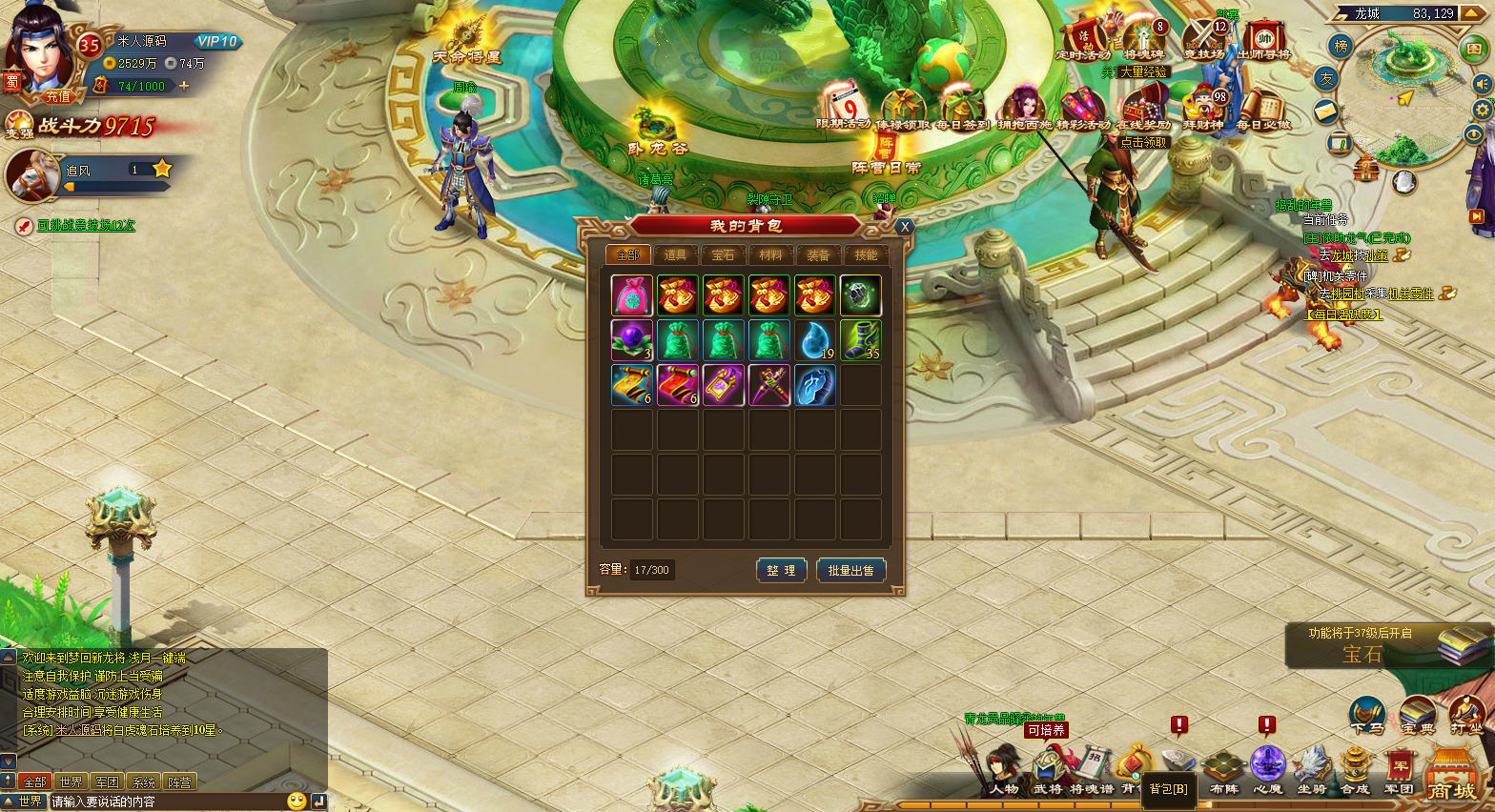The image size is (1495, 812).
Task: Claim the 在线奖励 online reward chest
Action: [x=1143, y=110]
